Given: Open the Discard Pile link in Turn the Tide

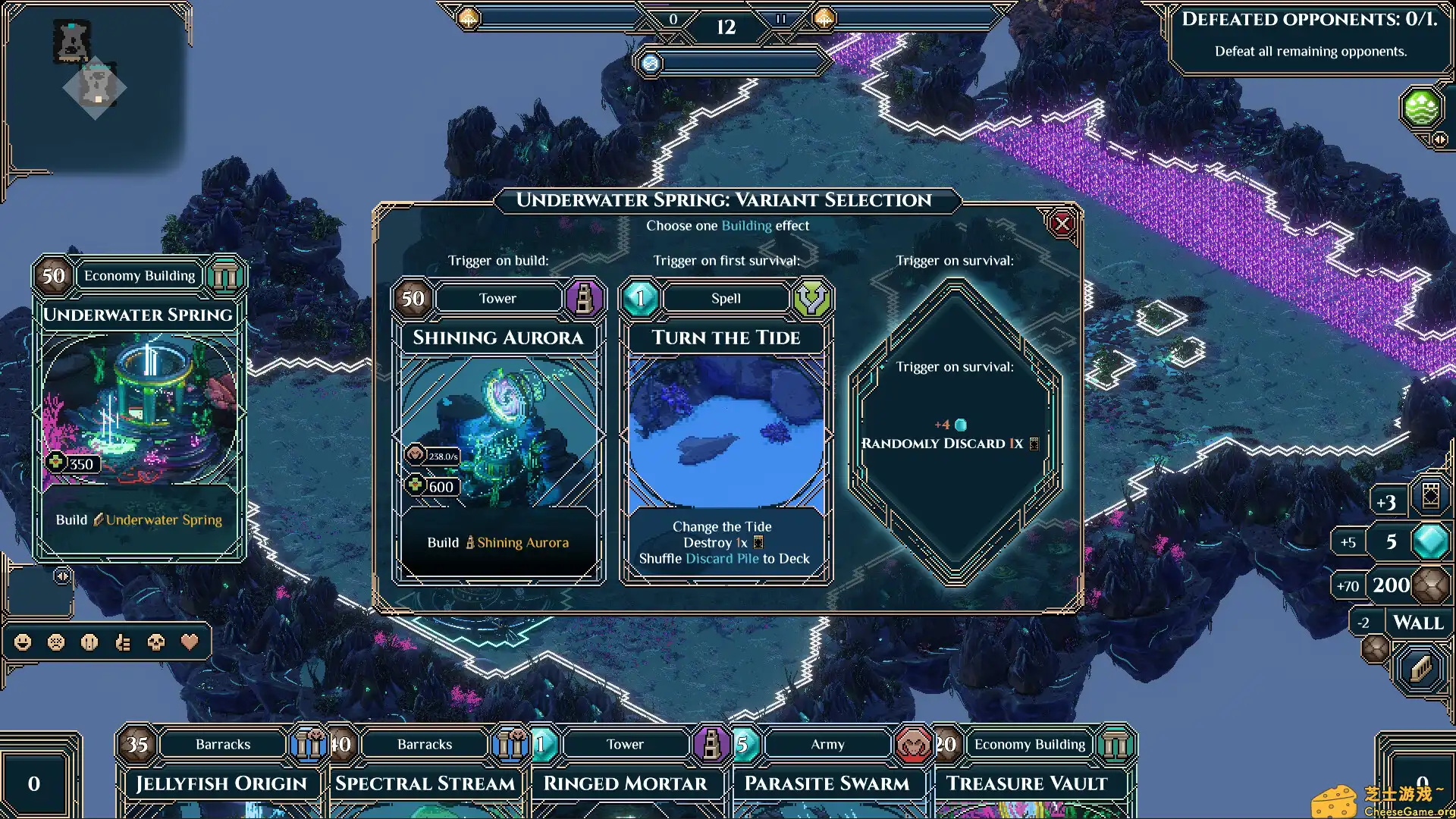Looking at the screenshot, I should click(723, 559).
